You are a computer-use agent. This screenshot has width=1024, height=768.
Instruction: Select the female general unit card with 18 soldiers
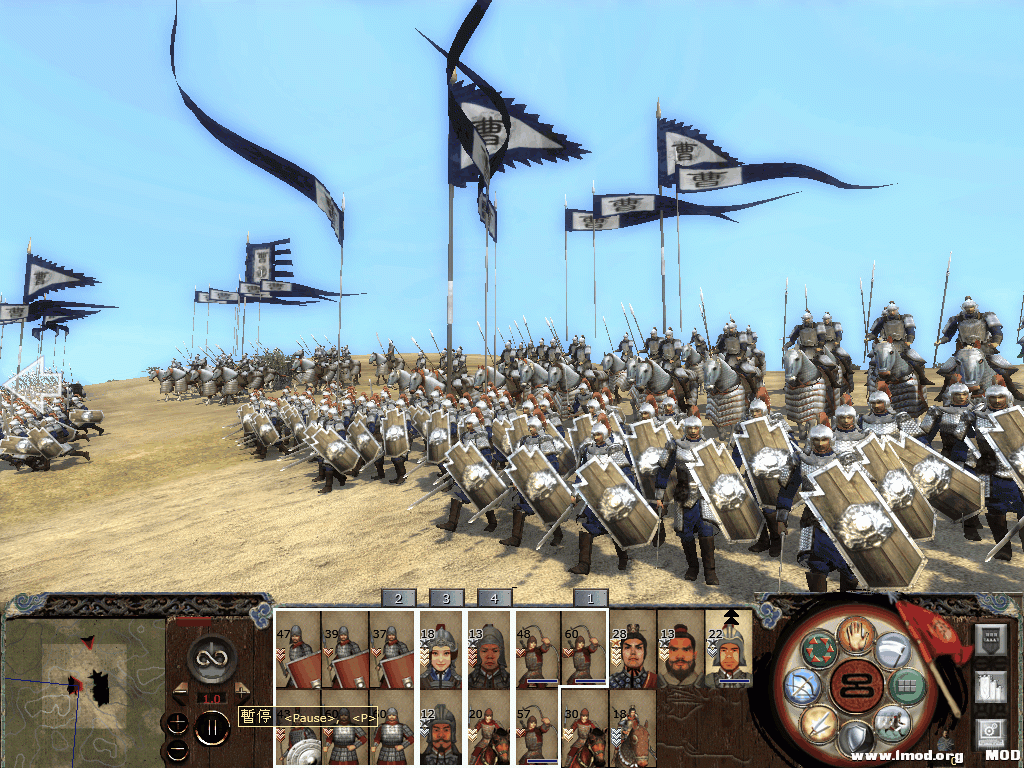441,650
